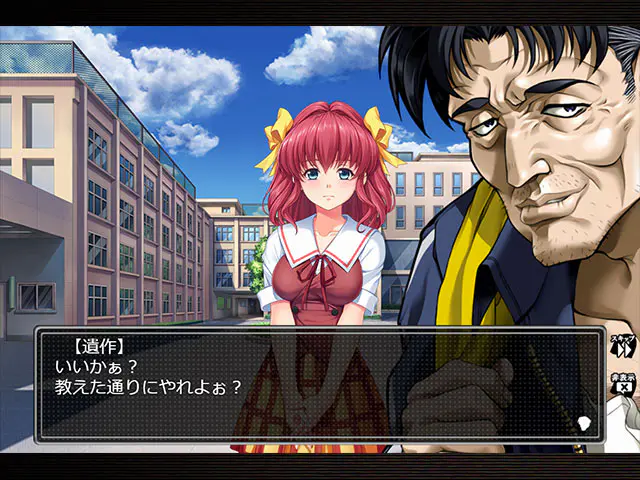Image resolution: width=640 pixels, height=480 pixels.
Task: Skip ahead with the スキップ fast-forward button
Action: [x=623, y=348]
